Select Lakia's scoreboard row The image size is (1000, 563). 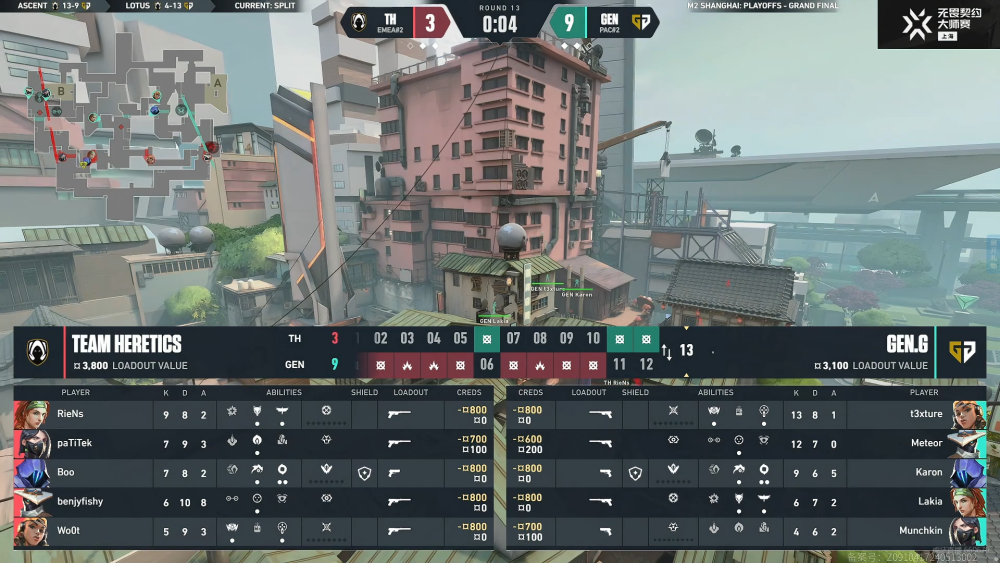point(750,501)
